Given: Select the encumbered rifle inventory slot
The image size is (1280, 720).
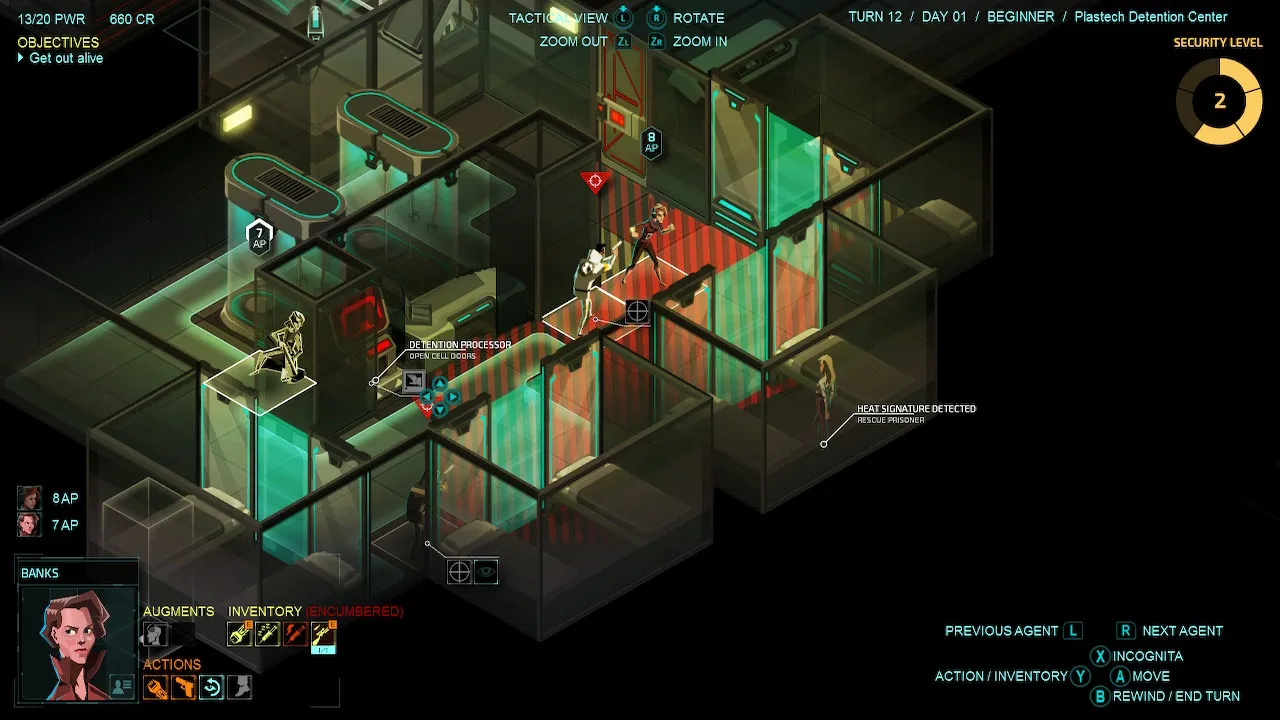Looking at the screenshot, I should click(x=322, y=633).
